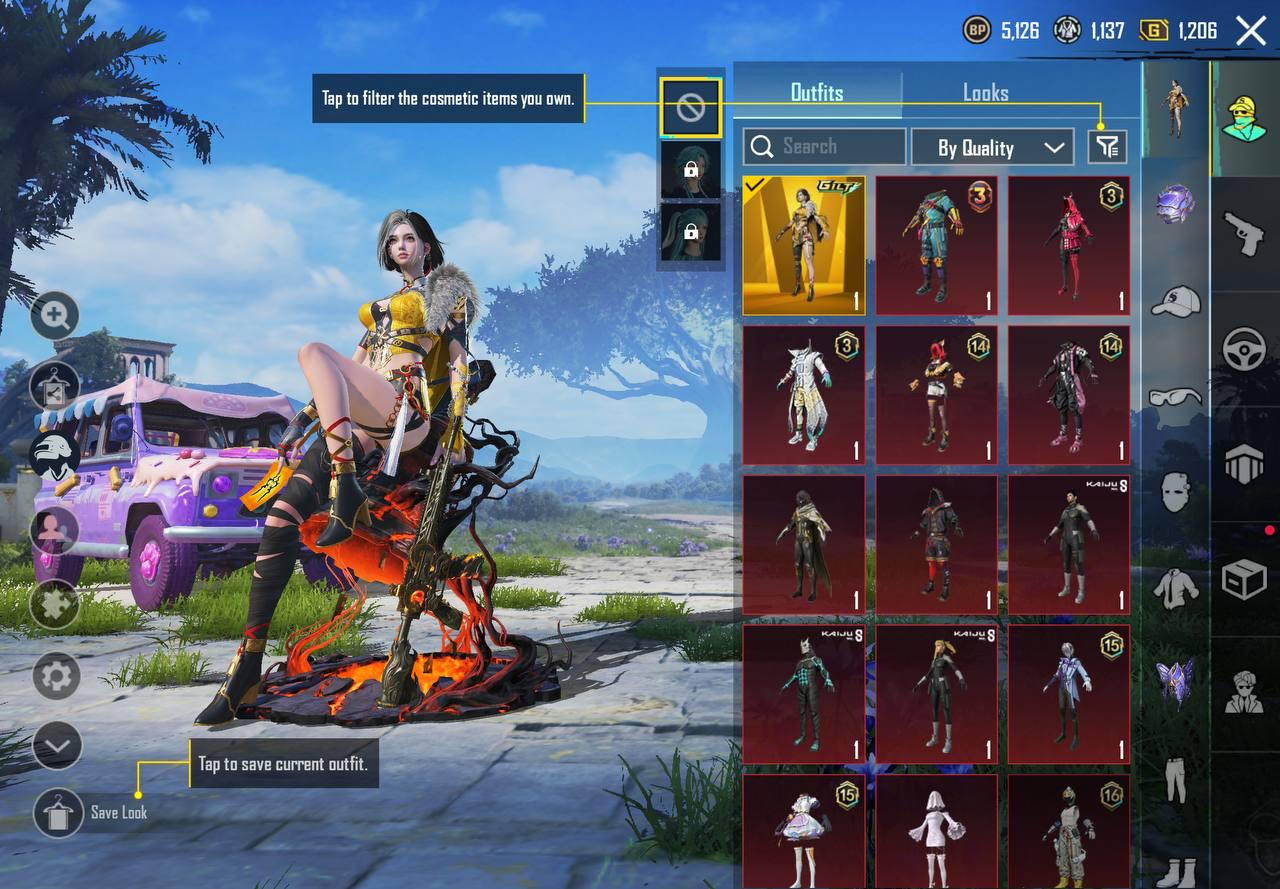The image size is (1280, 889).
Task: Collapse the side tools with down arrow
Action: [56, 745]
